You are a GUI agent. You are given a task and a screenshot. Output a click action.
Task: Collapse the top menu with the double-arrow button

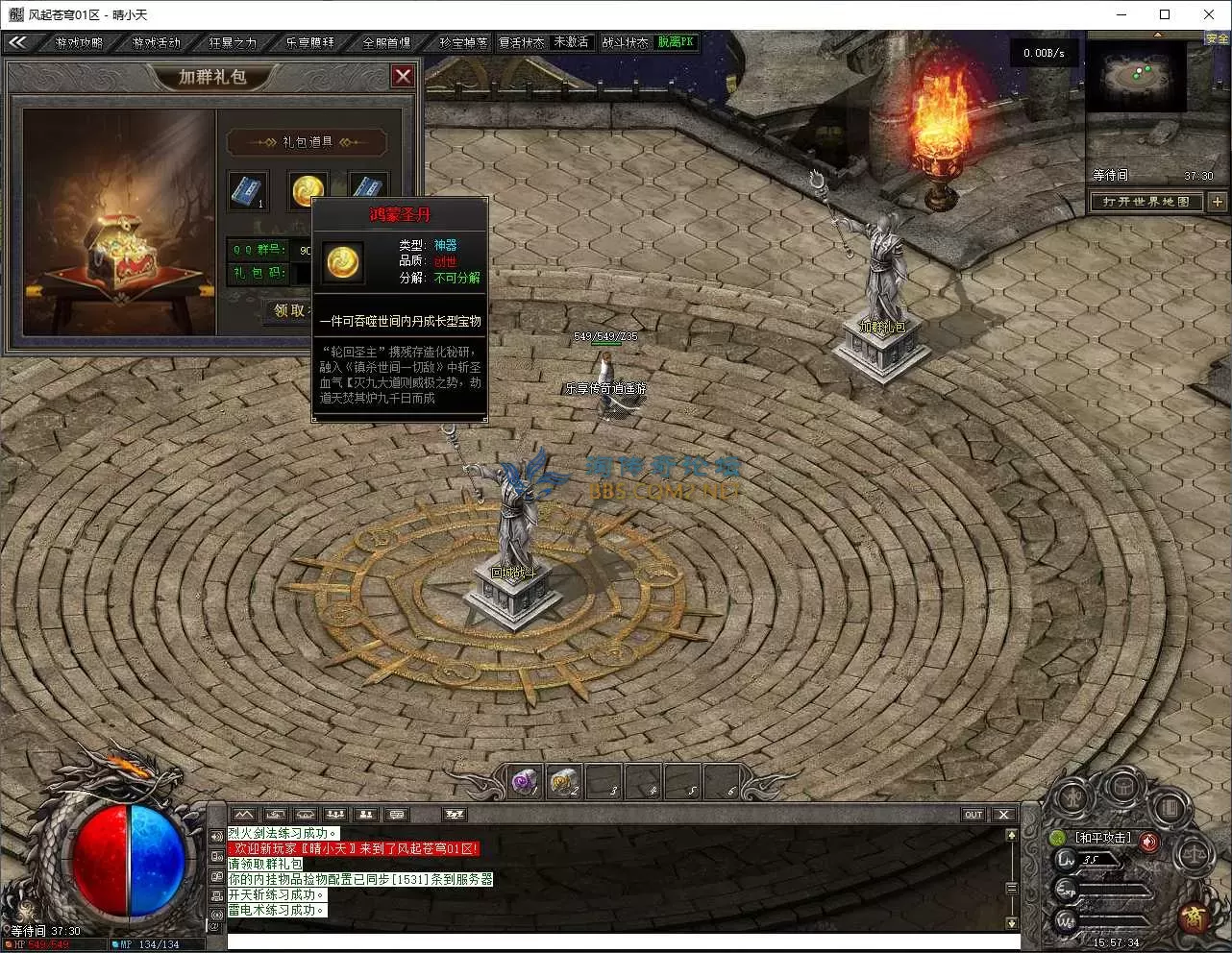(17, 42)
